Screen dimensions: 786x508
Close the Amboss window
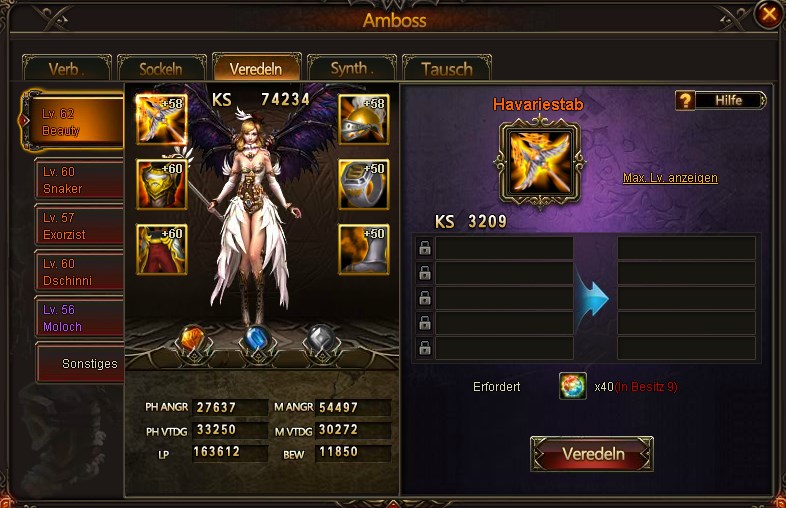pos(768,14)
